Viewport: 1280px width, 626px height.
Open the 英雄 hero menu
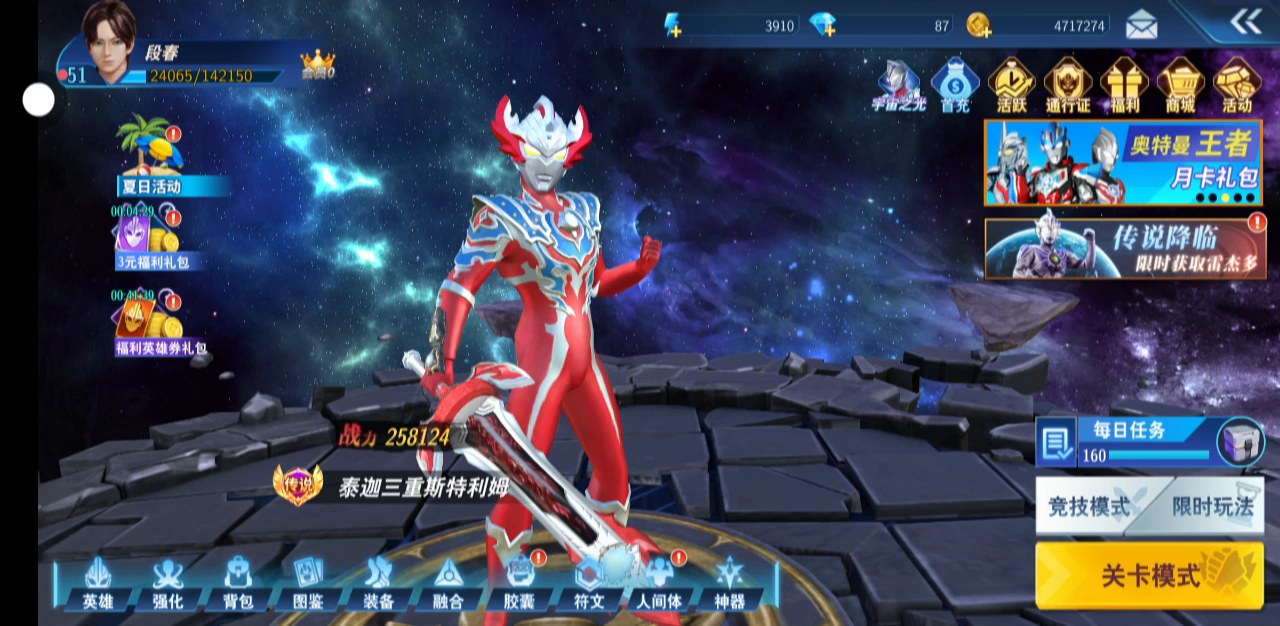97,582
